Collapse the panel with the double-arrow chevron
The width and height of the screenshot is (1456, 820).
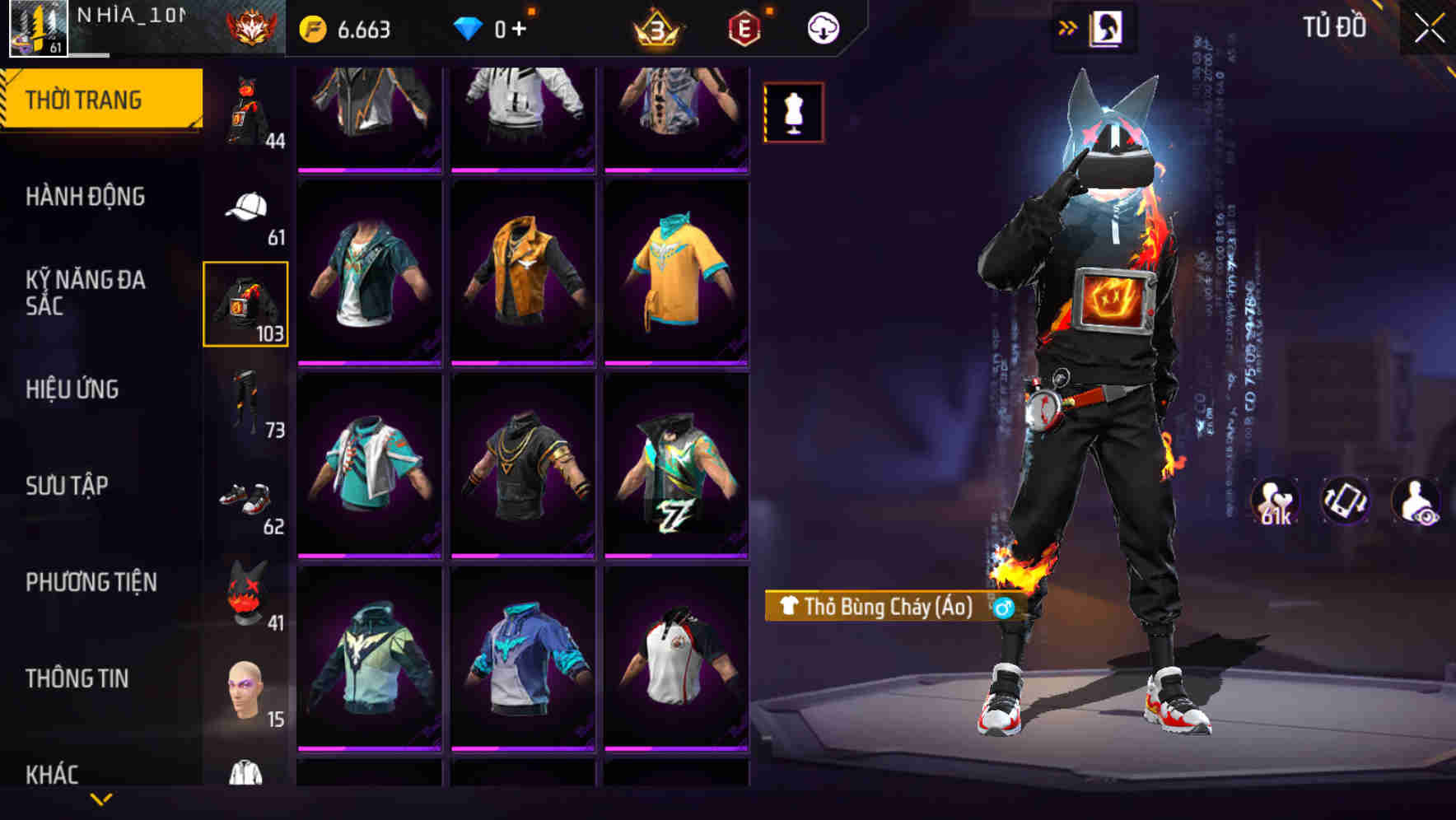(1068, 26)
